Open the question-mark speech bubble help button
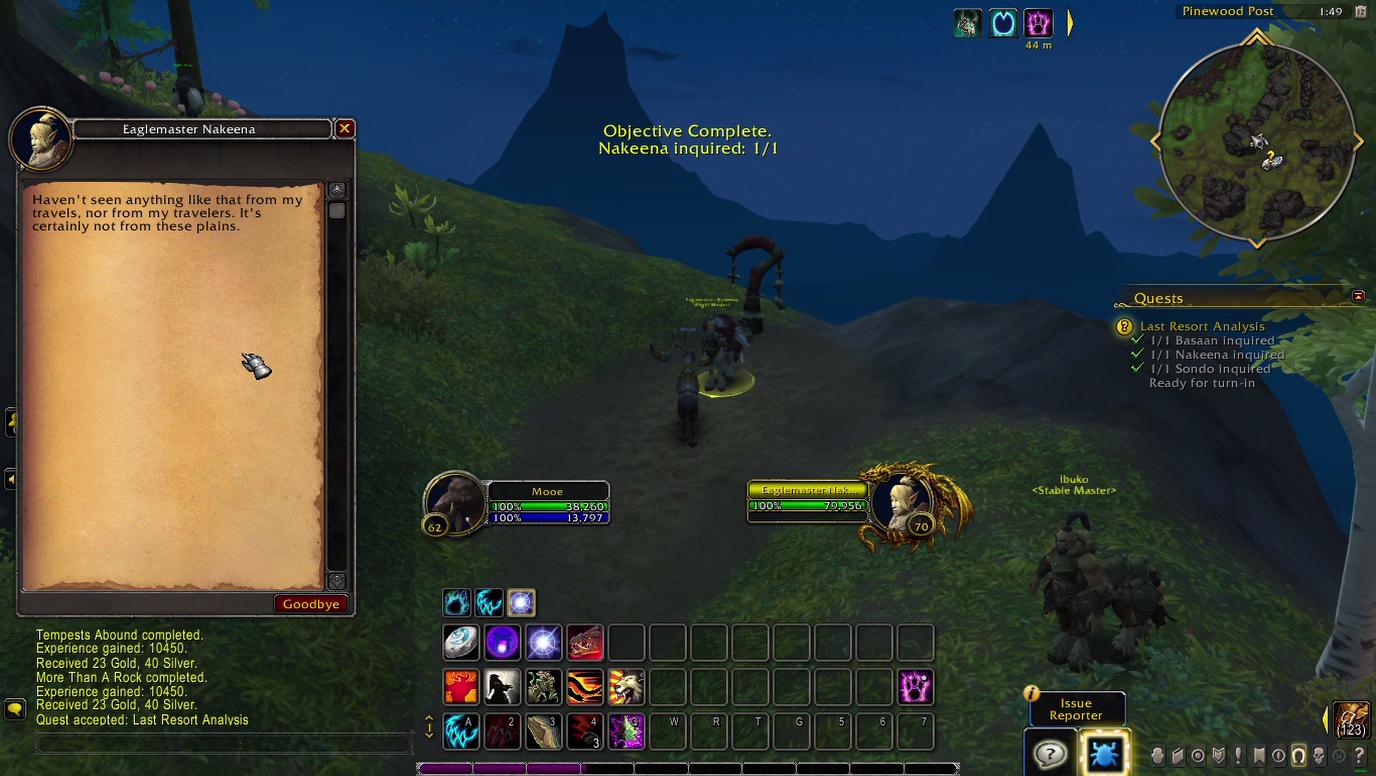1376x776 pixels. pyautogui.click(x=1050, y=753)
